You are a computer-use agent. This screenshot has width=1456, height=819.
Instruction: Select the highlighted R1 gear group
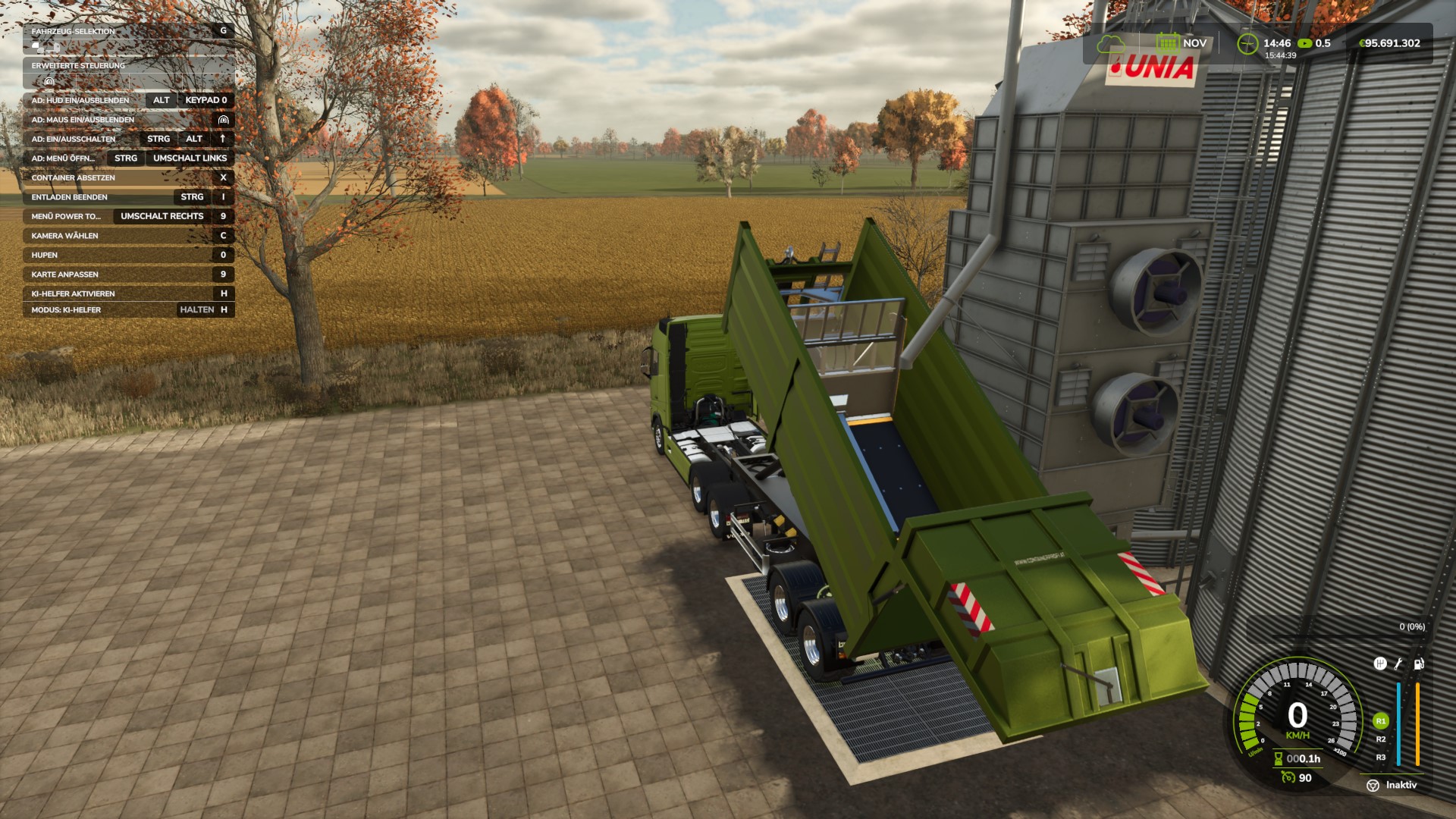1380,721
